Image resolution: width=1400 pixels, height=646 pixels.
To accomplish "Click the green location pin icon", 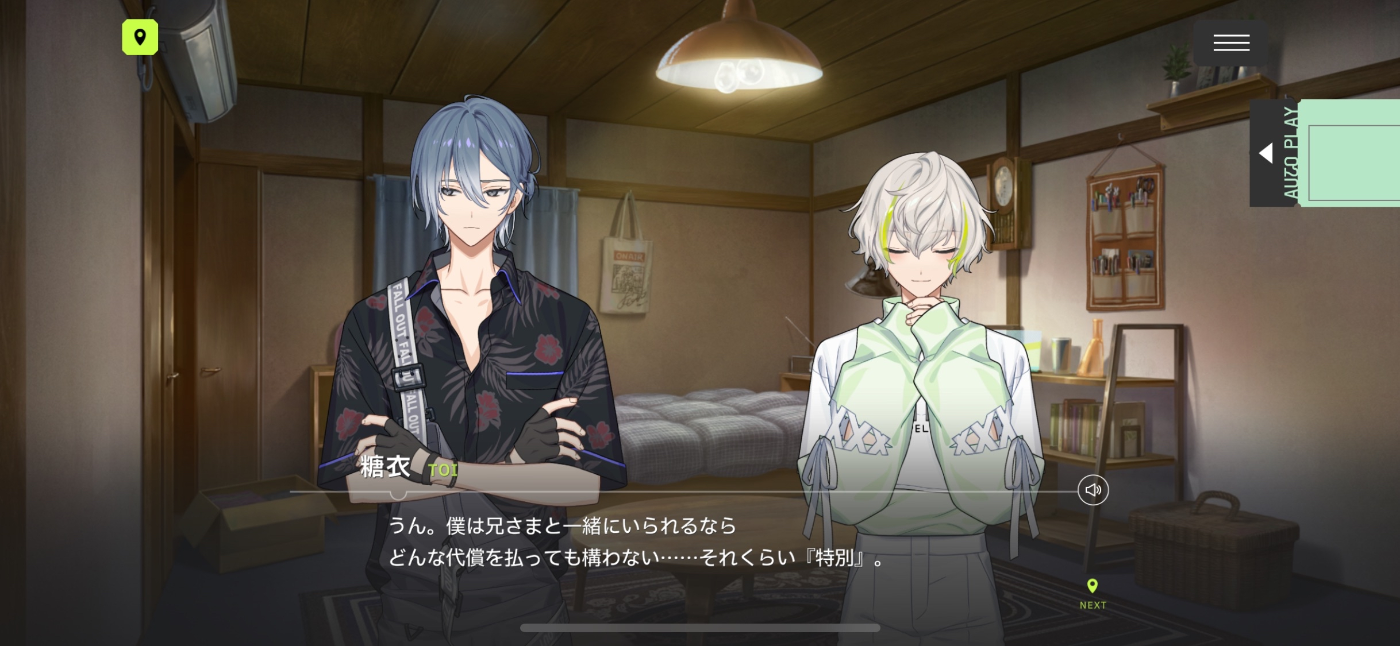I will [140, 38].
